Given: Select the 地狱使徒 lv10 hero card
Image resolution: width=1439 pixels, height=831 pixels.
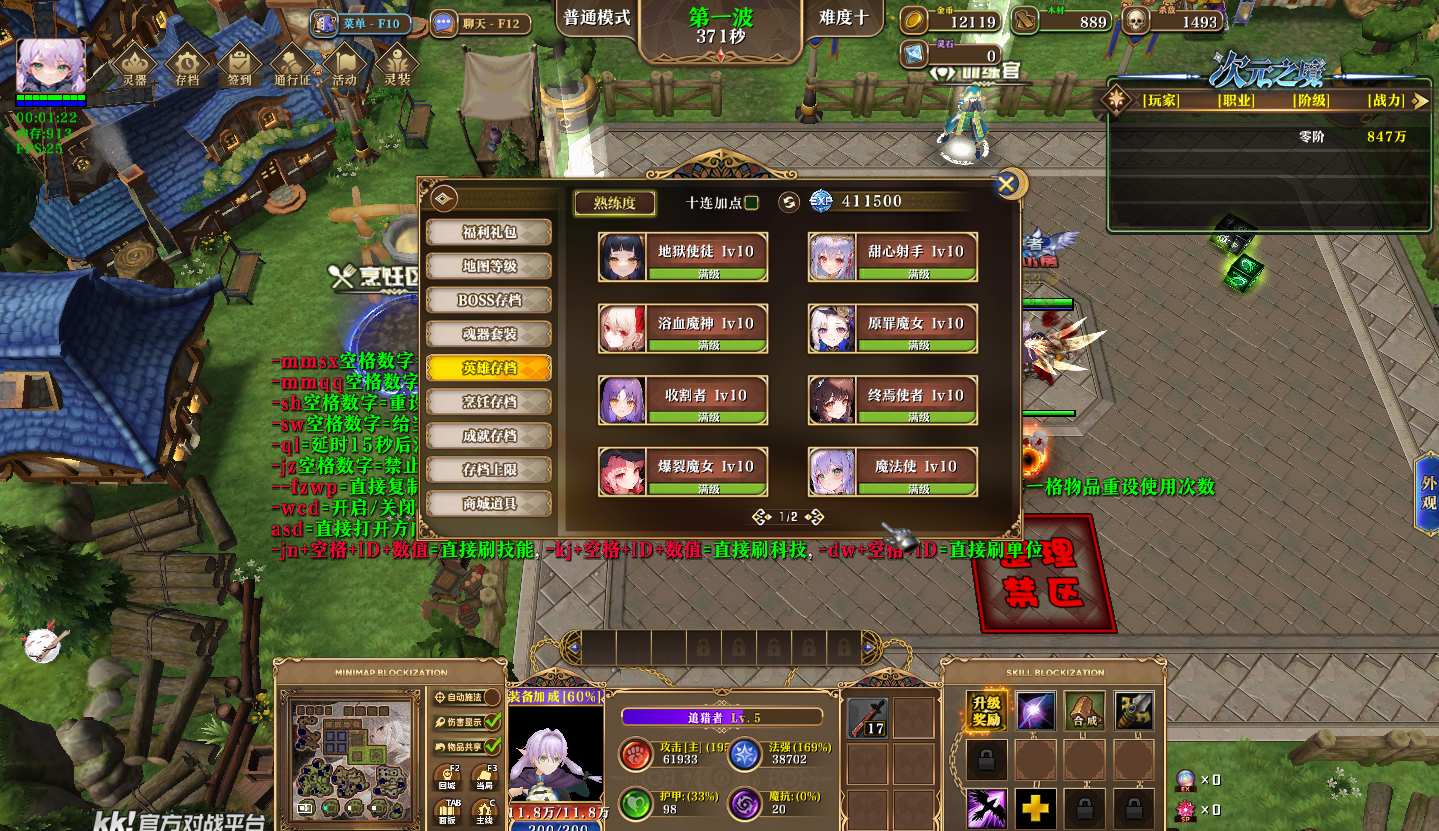Looking at the screenshot, I should 683,257.
